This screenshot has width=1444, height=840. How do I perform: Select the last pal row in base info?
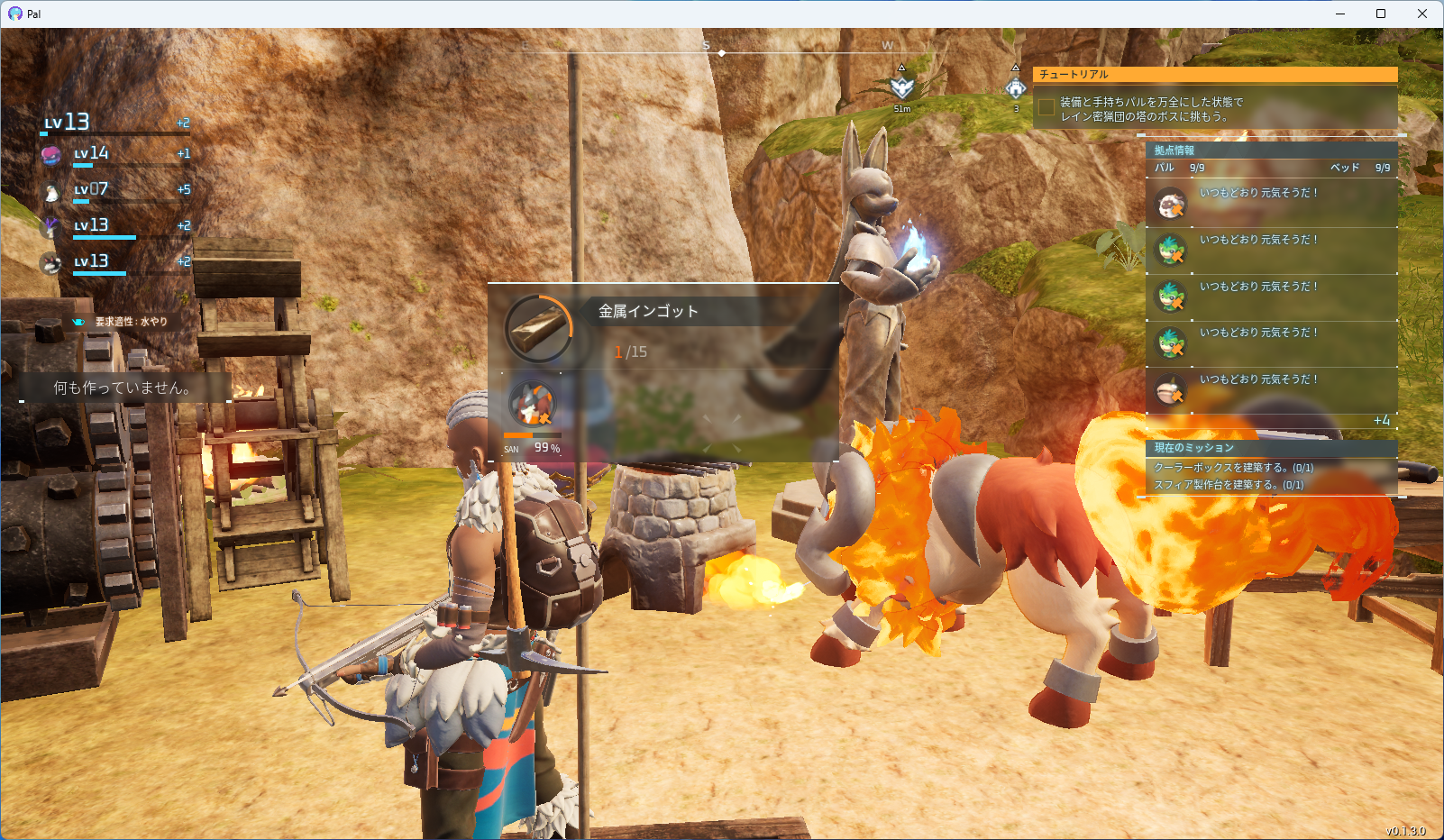coord(1271,390)
